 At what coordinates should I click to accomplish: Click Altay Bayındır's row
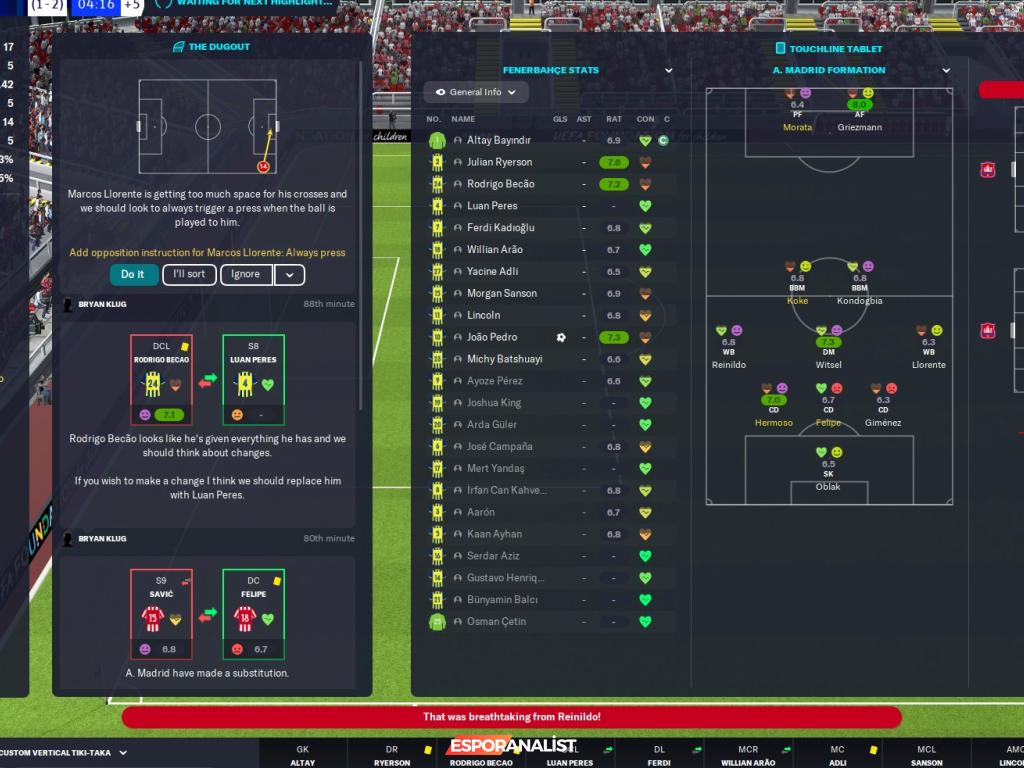pos(498,141)
